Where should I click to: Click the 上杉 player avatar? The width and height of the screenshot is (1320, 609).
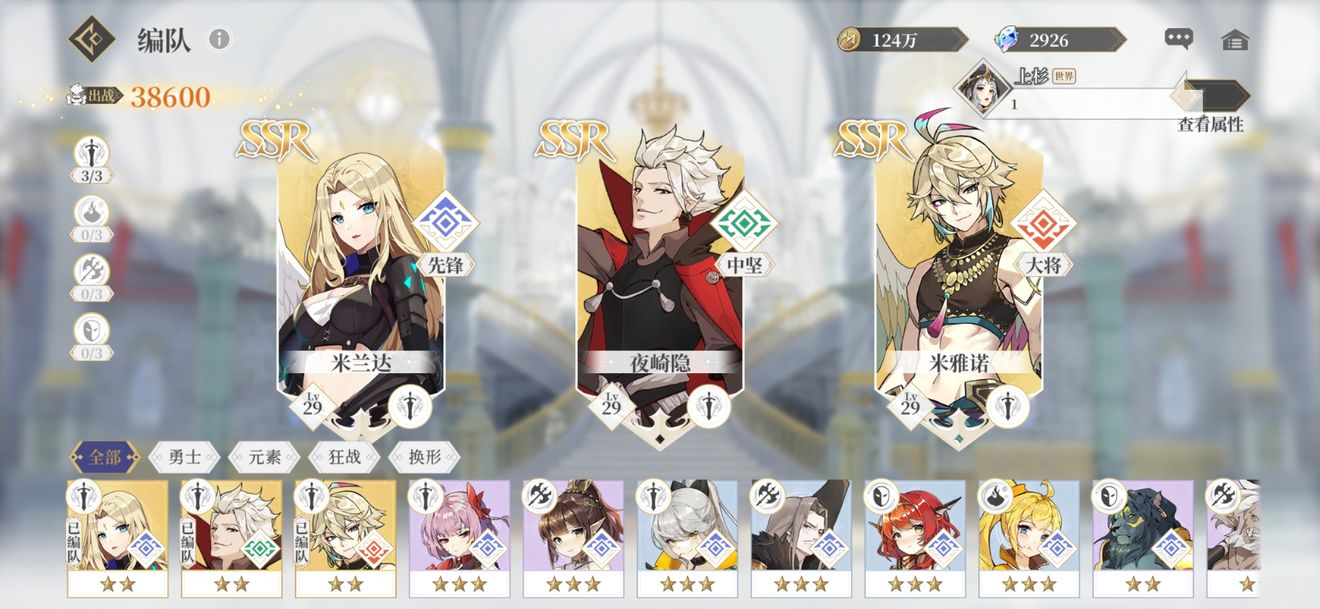click(979, 89)
